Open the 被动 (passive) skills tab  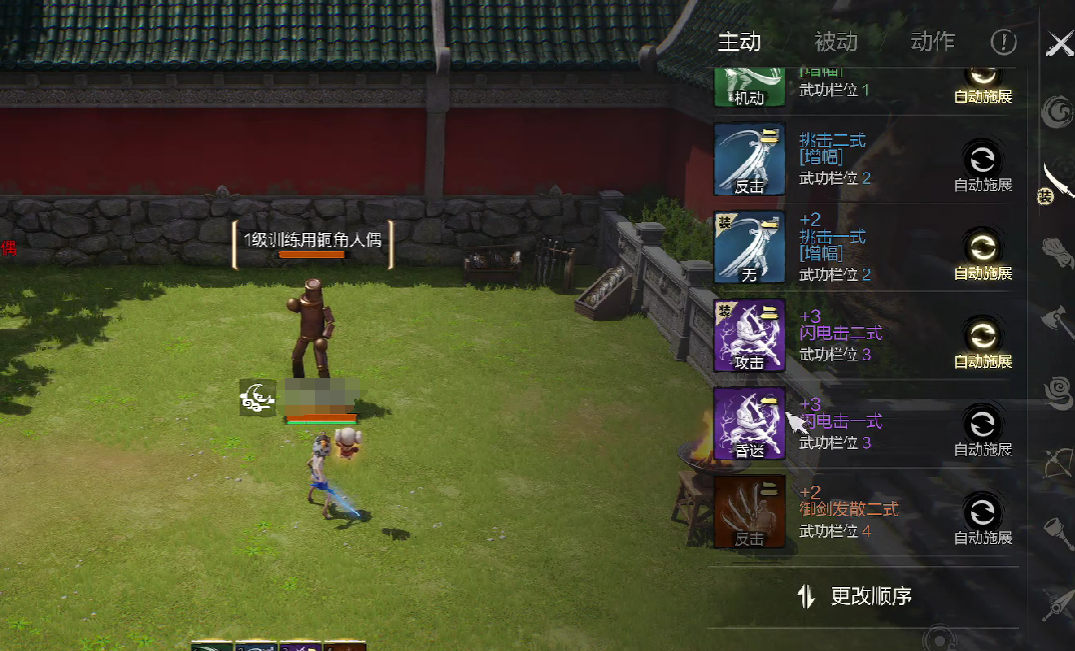[x=836, y=42]
